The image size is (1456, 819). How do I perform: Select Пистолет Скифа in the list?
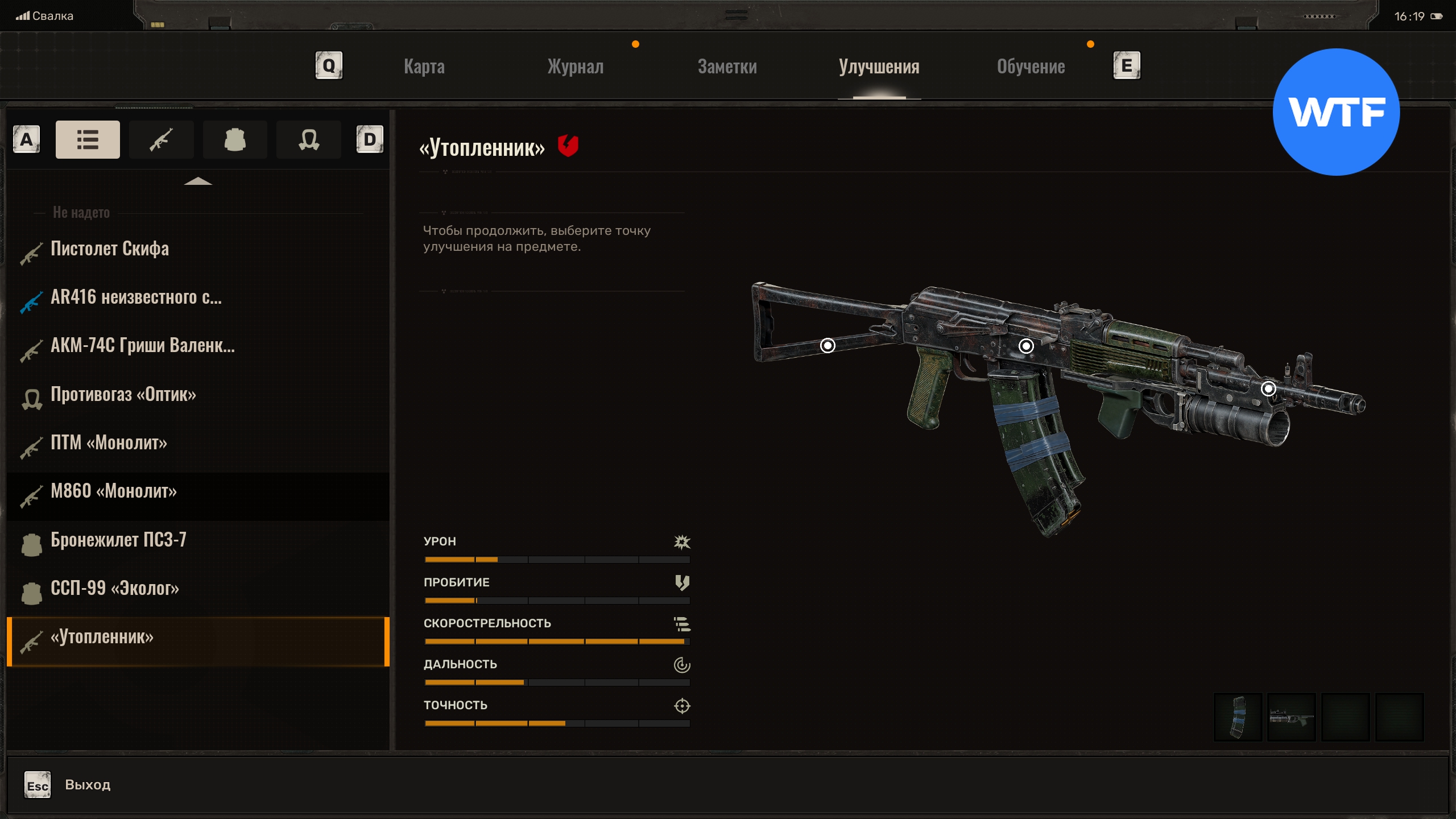(x=110, y=249)
